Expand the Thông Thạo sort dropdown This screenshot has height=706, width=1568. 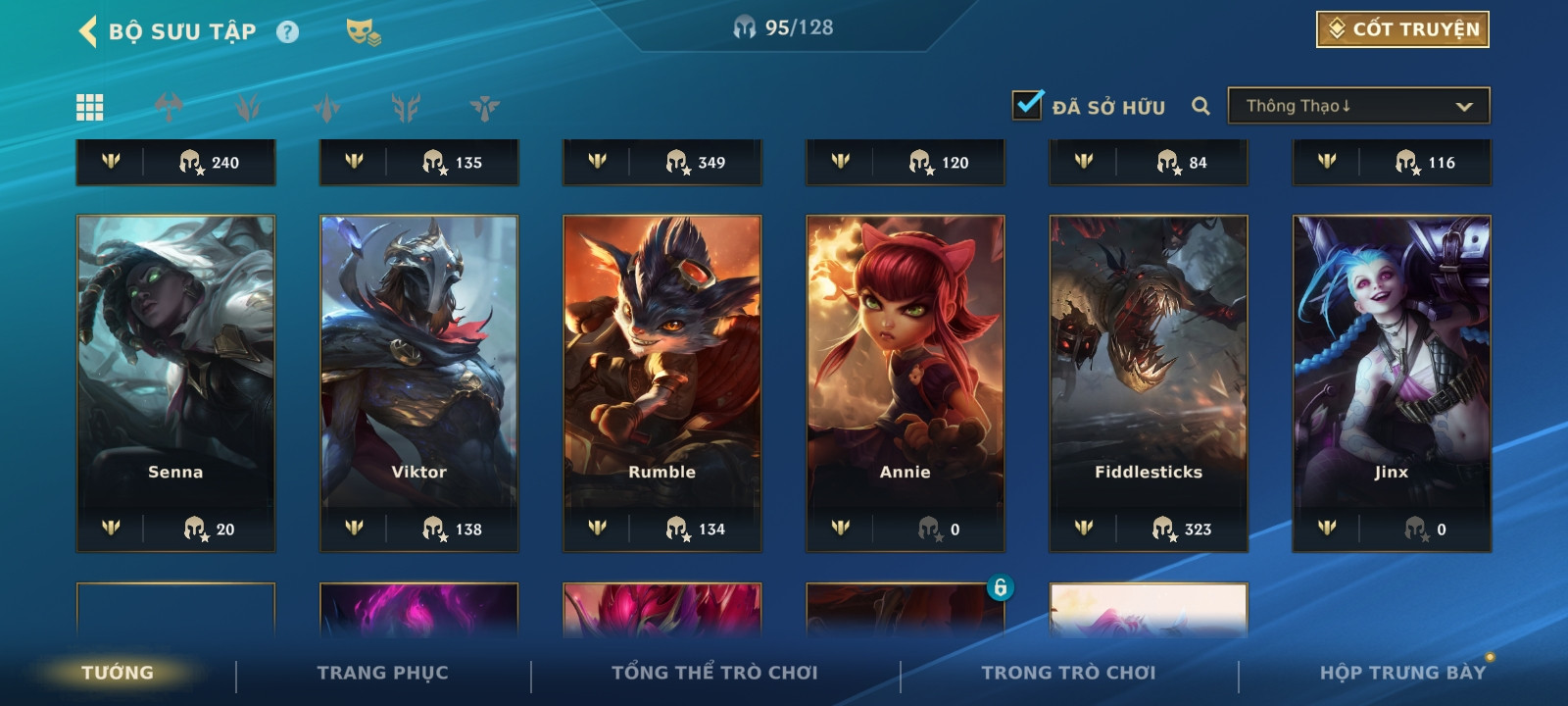[1358, 106]
